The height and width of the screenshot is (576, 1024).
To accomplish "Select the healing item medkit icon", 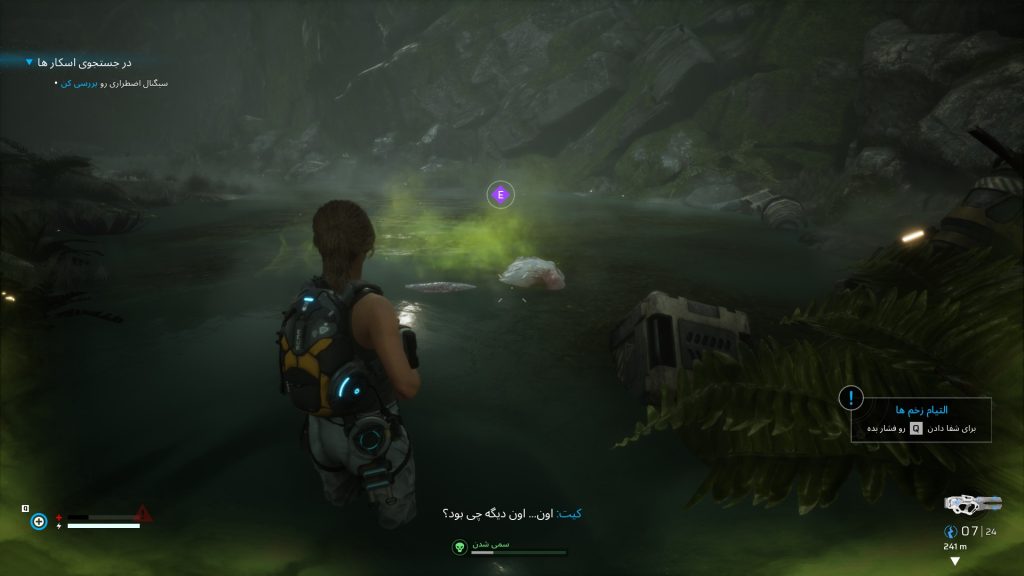I will point(39,521).
